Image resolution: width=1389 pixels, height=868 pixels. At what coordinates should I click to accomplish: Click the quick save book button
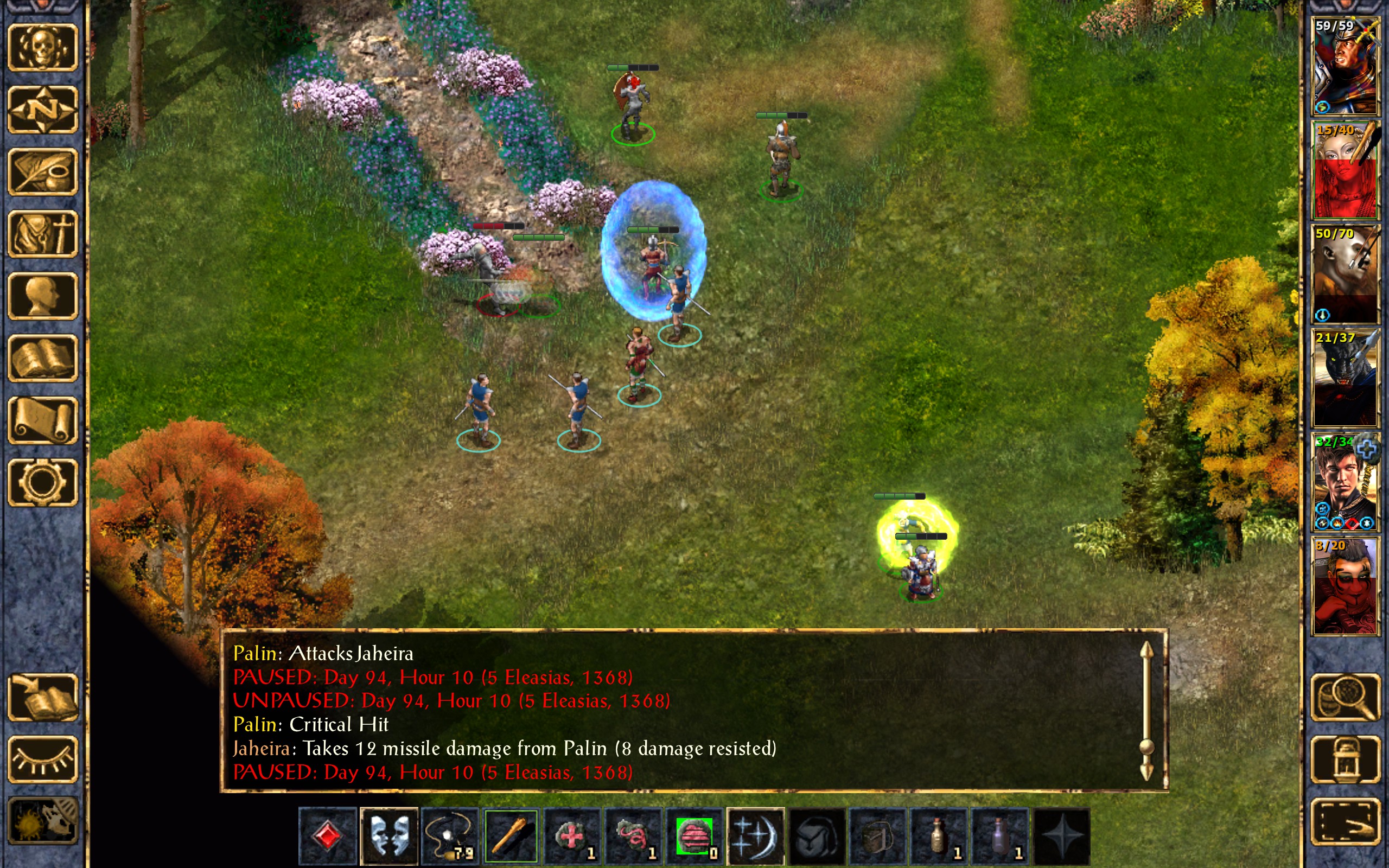42,697
